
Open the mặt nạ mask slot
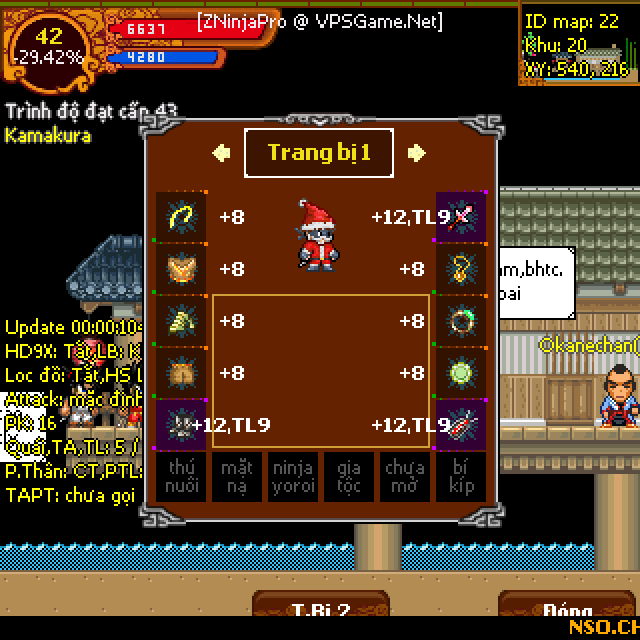237,476
